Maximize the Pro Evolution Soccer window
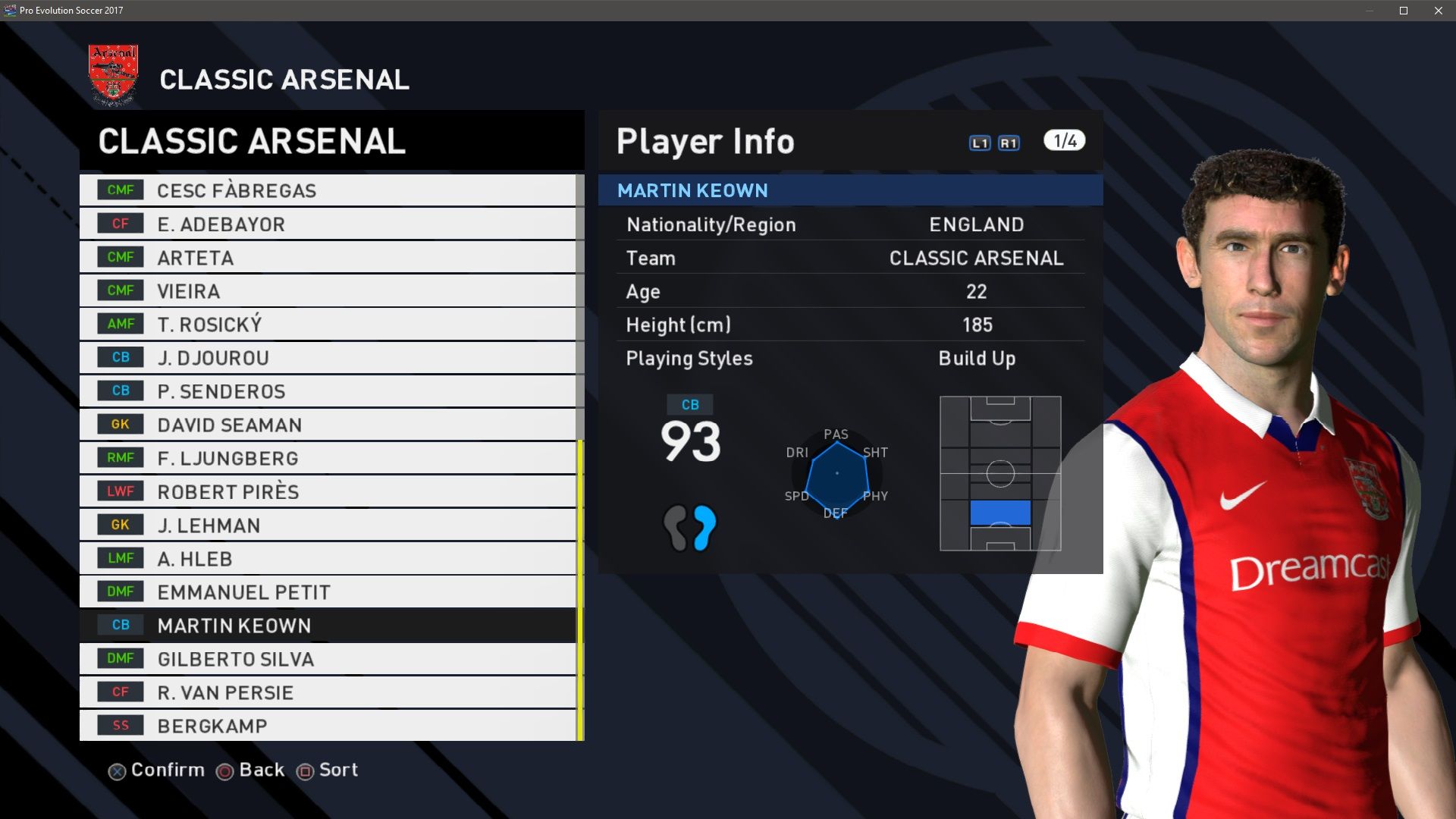The height and width of the screenshot is (819, 1456). coord(1404,11)
